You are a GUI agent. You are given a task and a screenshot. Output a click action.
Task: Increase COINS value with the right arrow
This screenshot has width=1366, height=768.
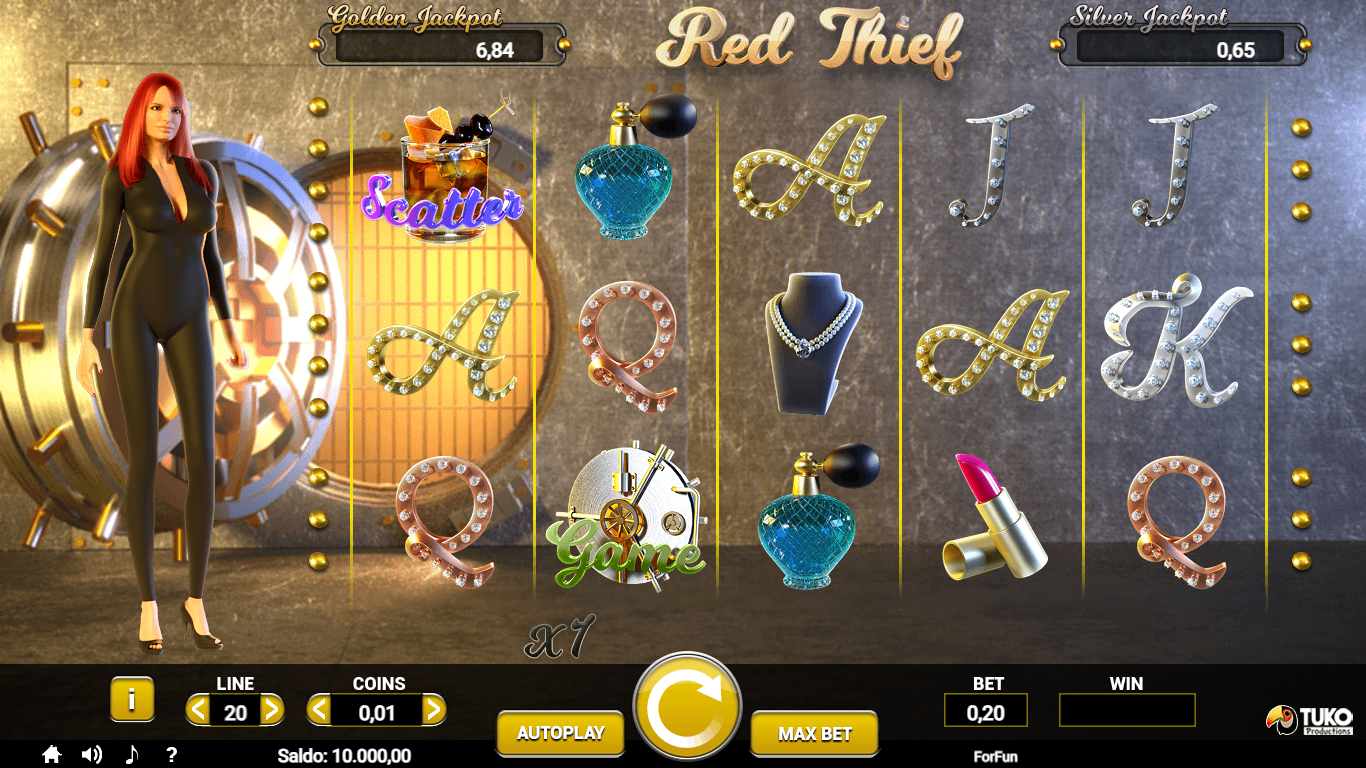coord(434,711)
